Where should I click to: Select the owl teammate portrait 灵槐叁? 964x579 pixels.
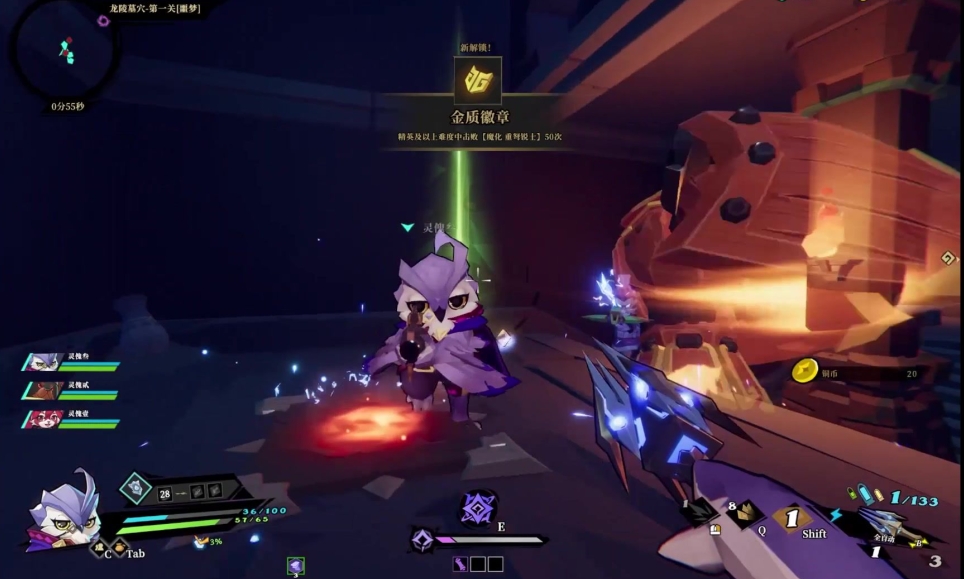[x=43, y=361]
